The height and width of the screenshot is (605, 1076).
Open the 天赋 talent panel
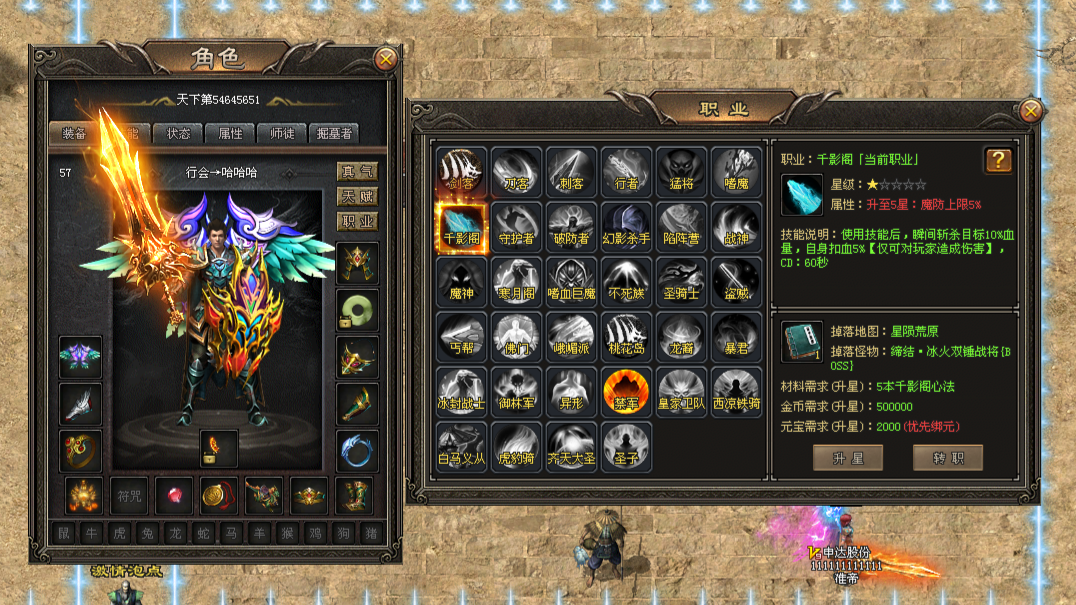(356, 197)
